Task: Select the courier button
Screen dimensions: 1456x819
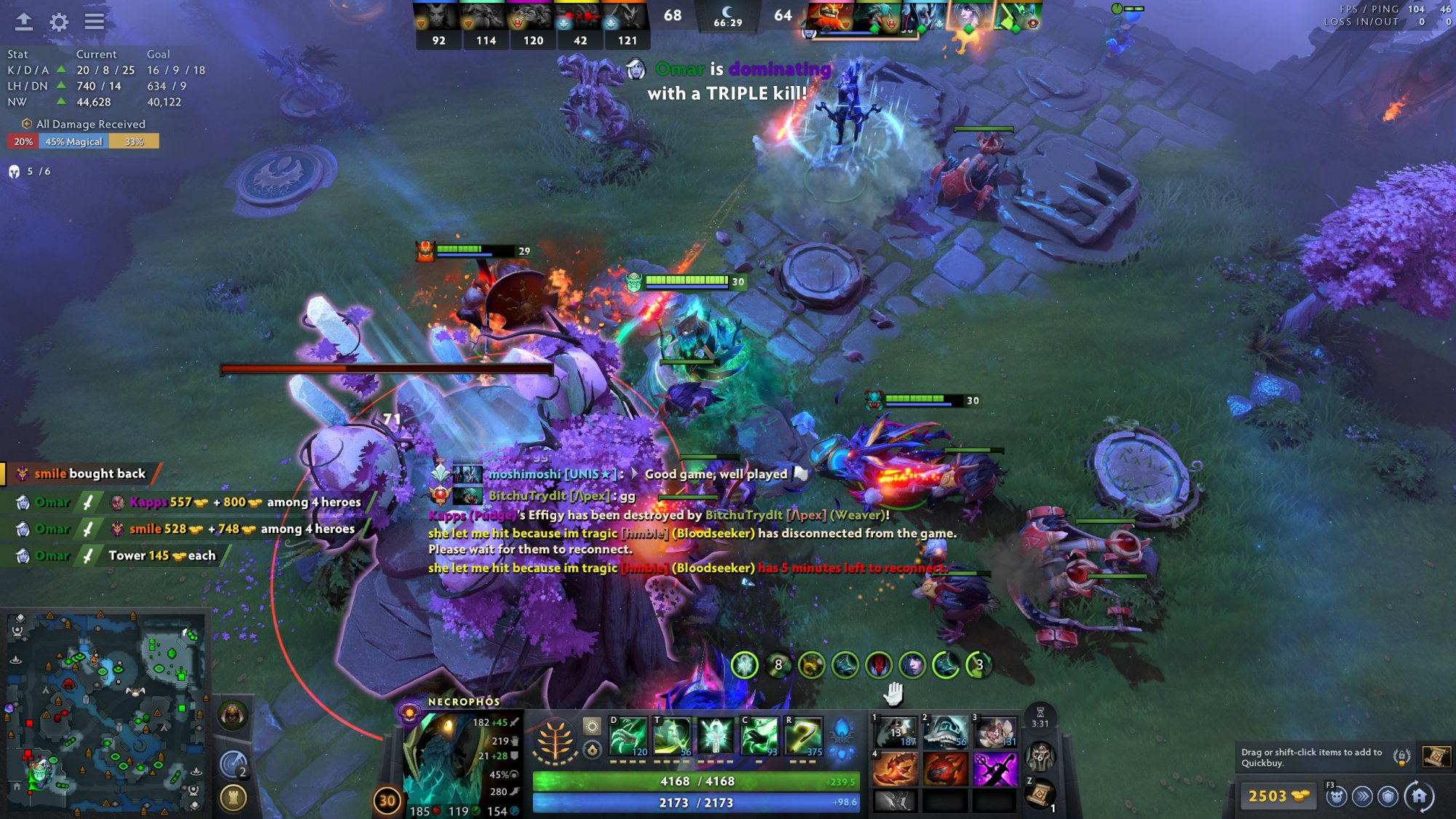Action: pyautogui.click(x=1336, y=796)
